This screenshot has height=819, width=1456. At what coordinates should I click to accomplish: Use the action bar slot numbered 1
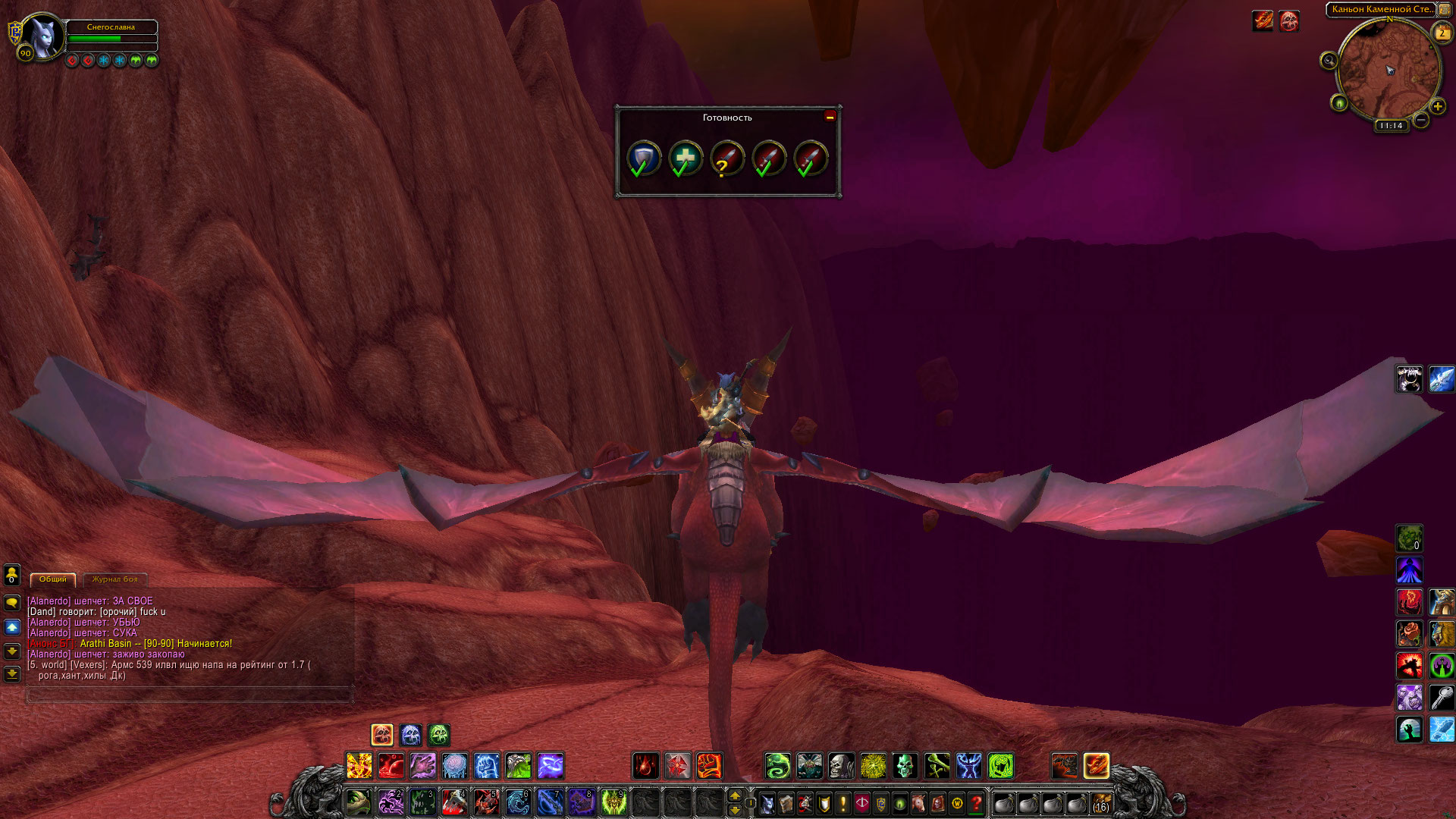[359, 802]
